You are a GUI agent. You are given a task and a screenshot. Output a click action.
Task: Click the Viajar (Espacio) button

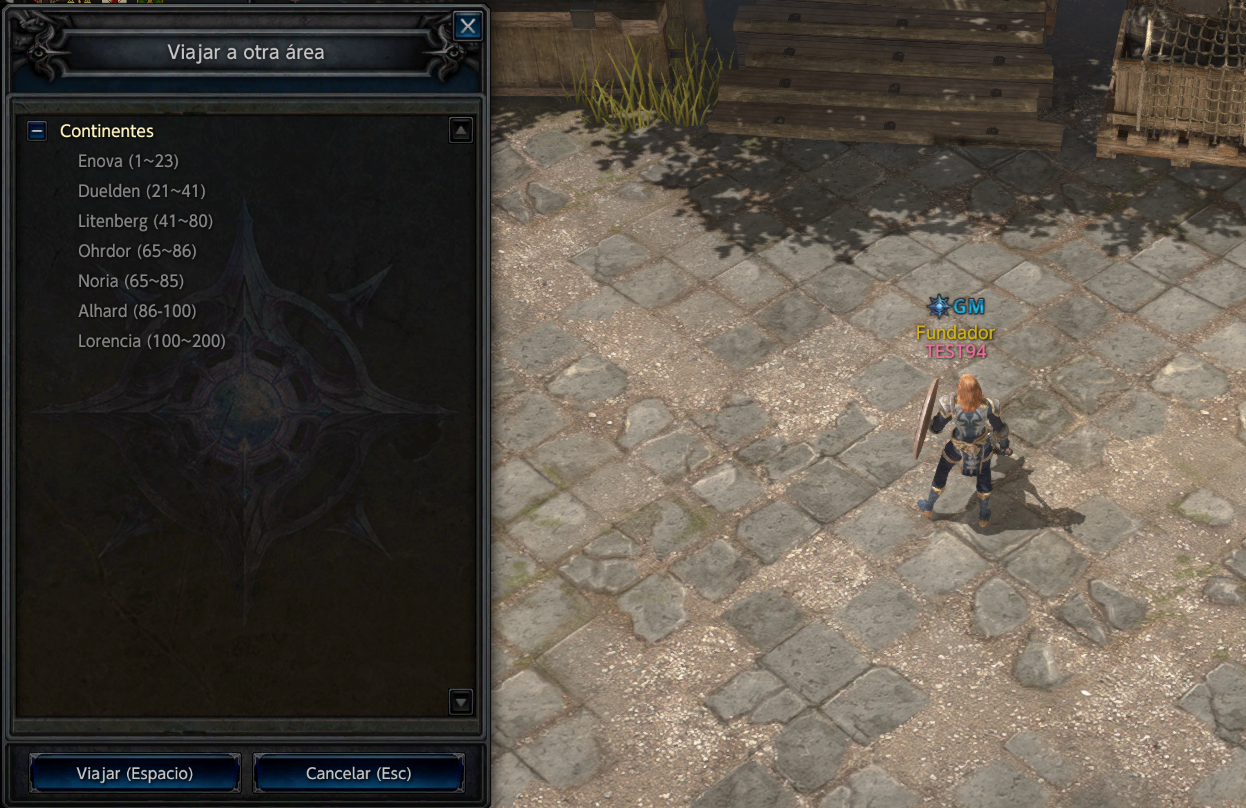click(135, 773)
